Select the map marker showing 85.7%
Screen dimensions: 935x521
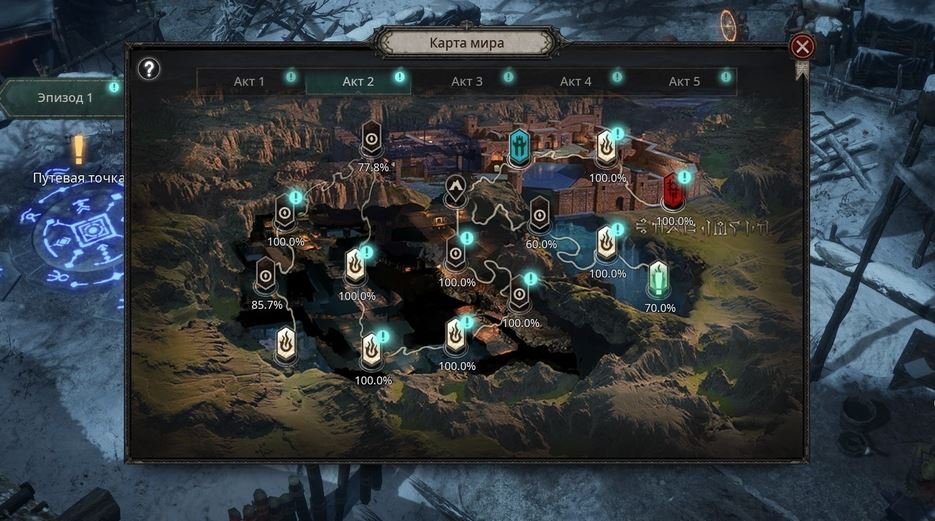click(265, 273)
